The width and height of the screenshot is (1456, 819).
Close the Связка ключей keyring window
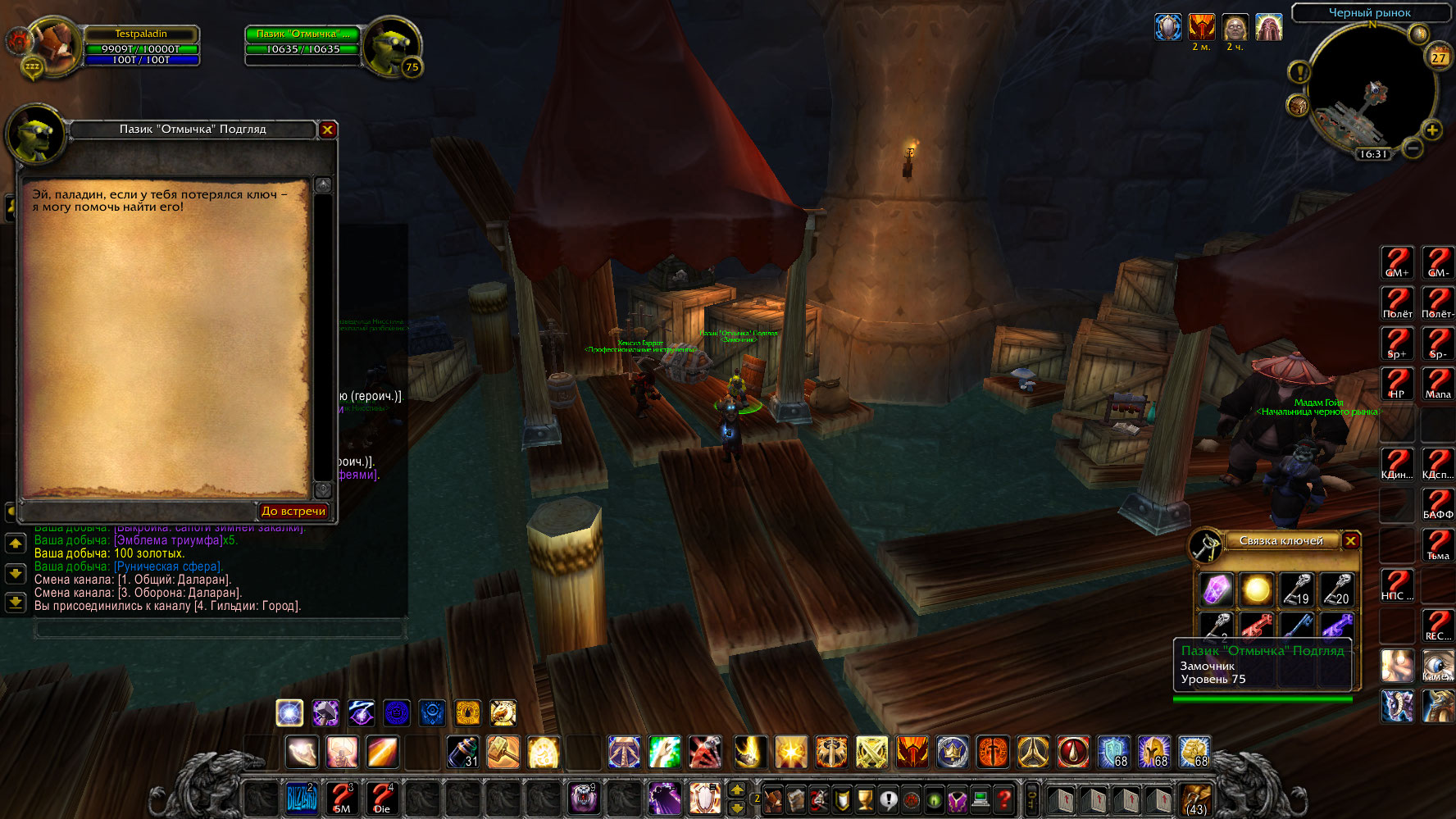[1351, 540]
